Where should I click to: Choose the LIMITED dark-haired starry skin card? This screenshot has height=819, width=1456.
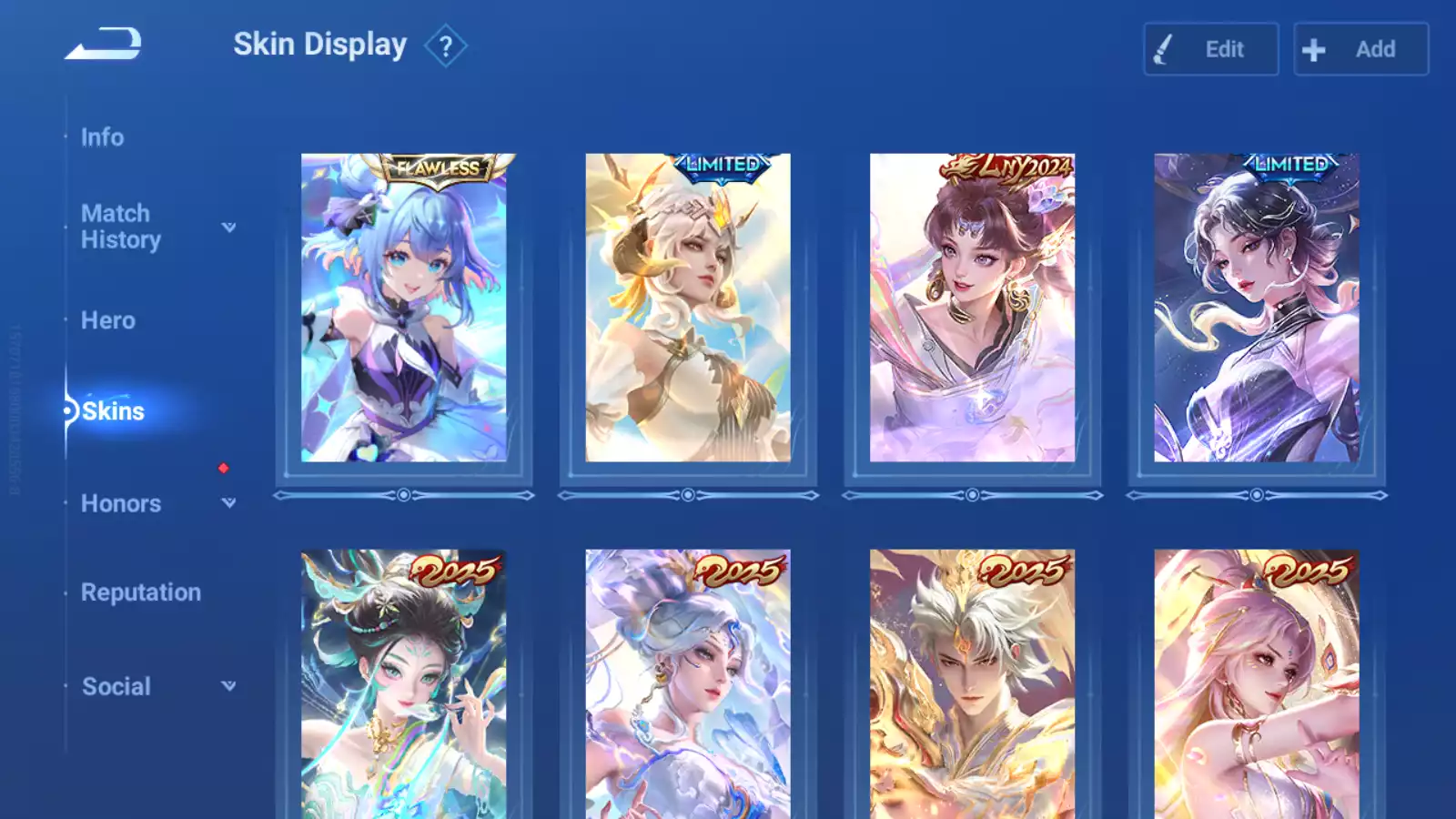pos(1257,308)
